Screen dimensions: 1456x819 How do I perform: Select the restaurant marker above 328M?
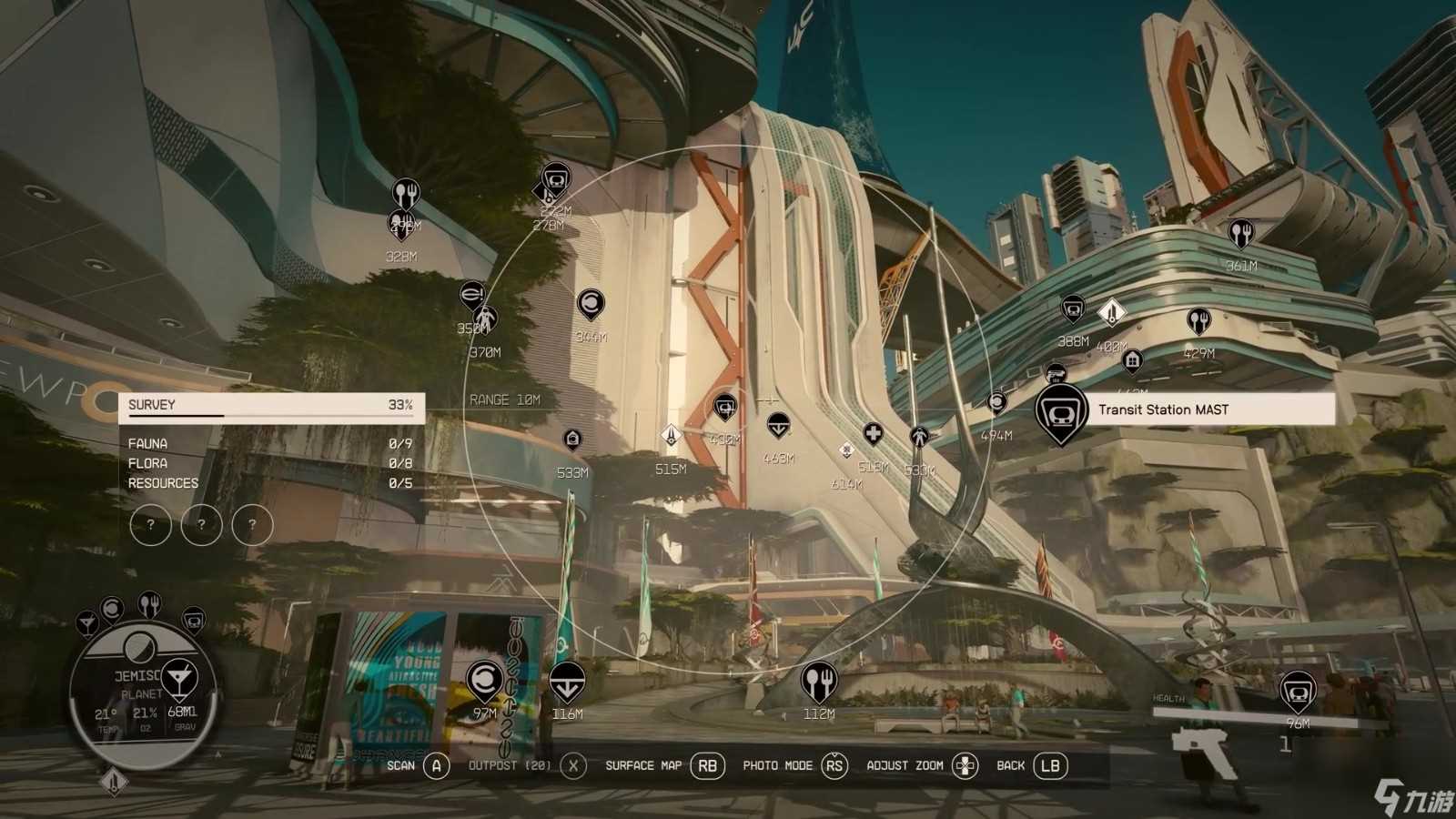405,193
